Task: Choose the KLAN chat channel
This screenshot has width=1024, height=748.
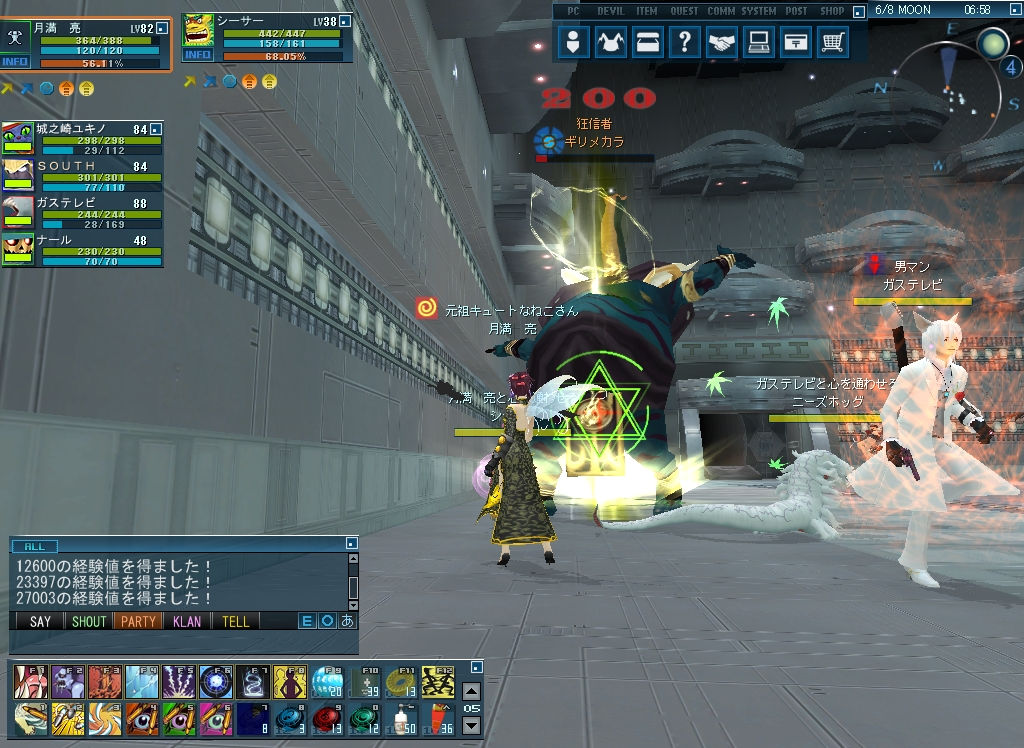Action: click(x=187, y=621)
